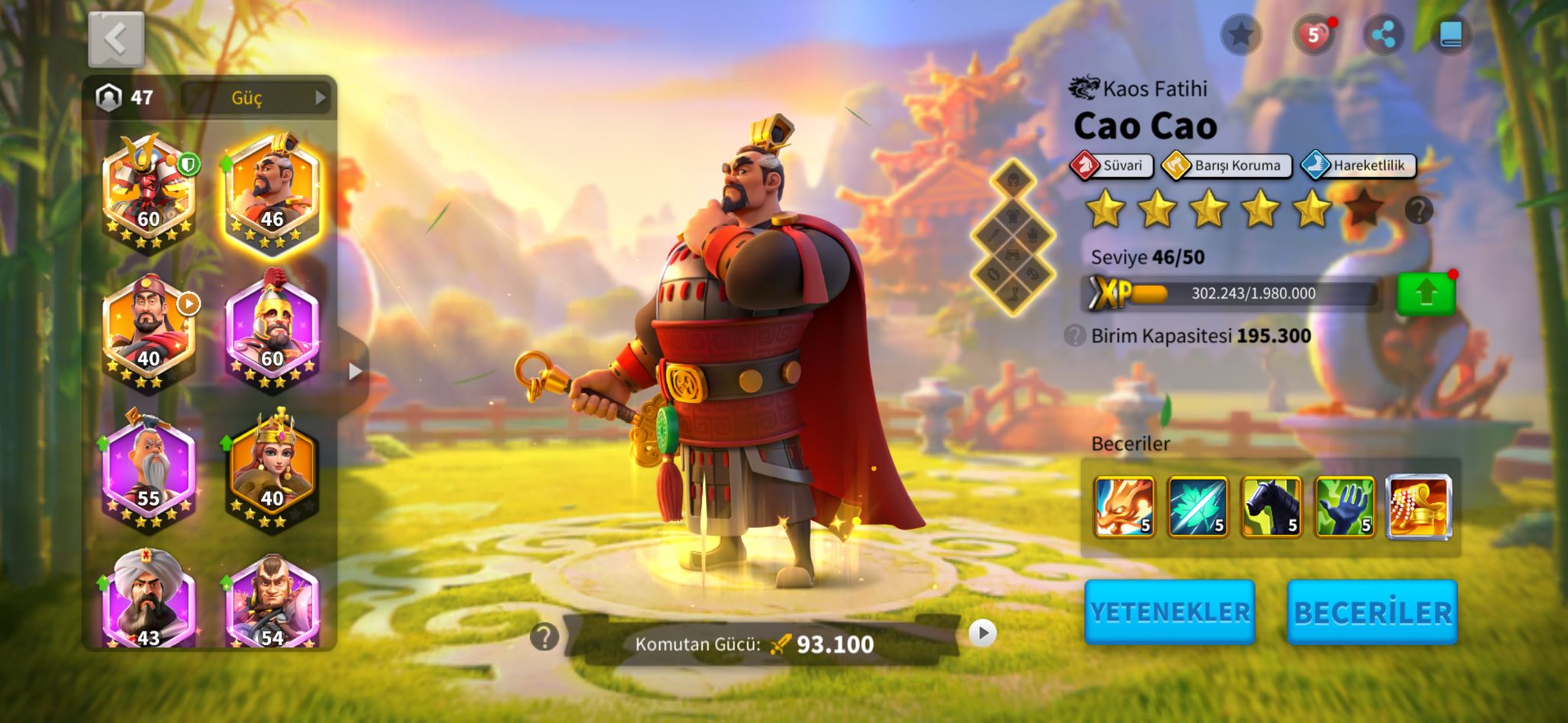Open the blue book icon
1568x723 pixels.
click(x=1451, y=34)
